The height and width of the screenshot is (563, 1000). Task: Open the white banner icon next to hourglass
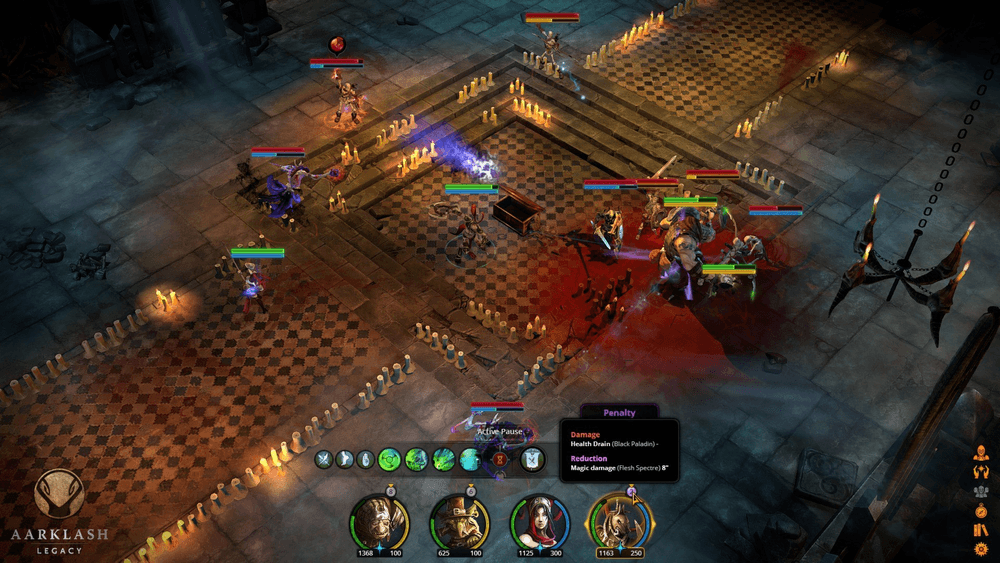click(532, 459)
